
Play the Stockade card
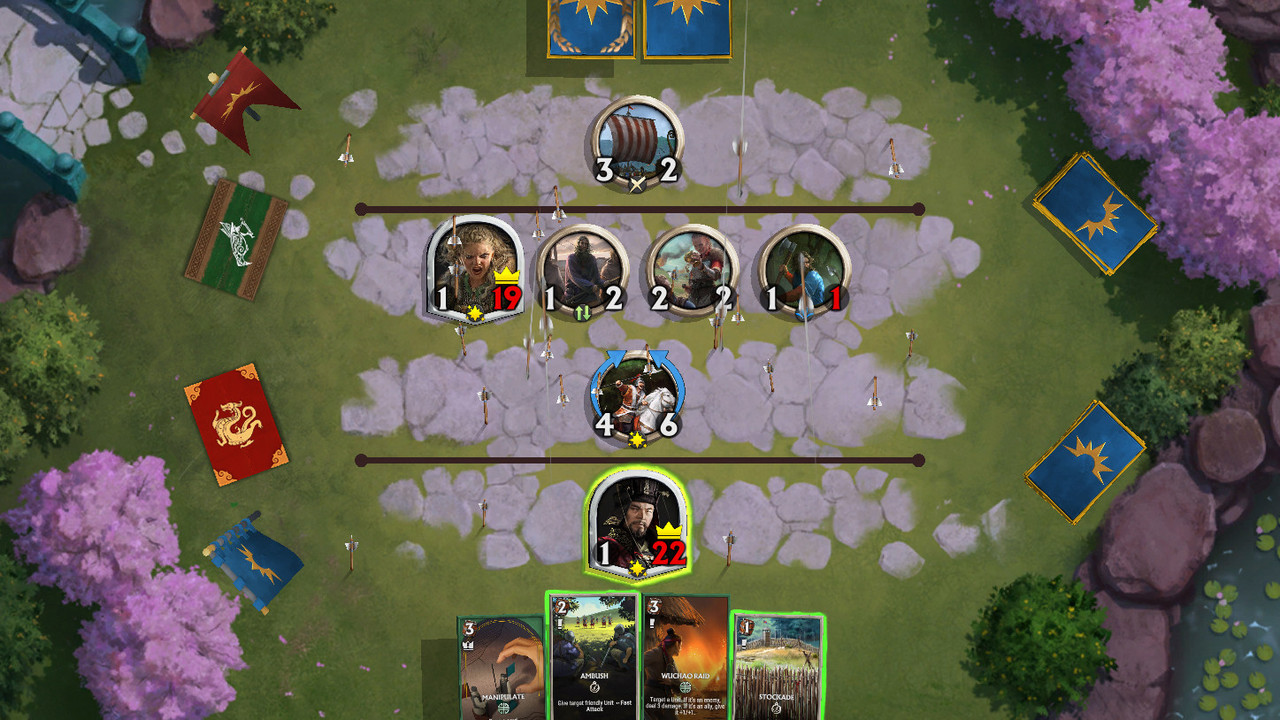[777, 665]
